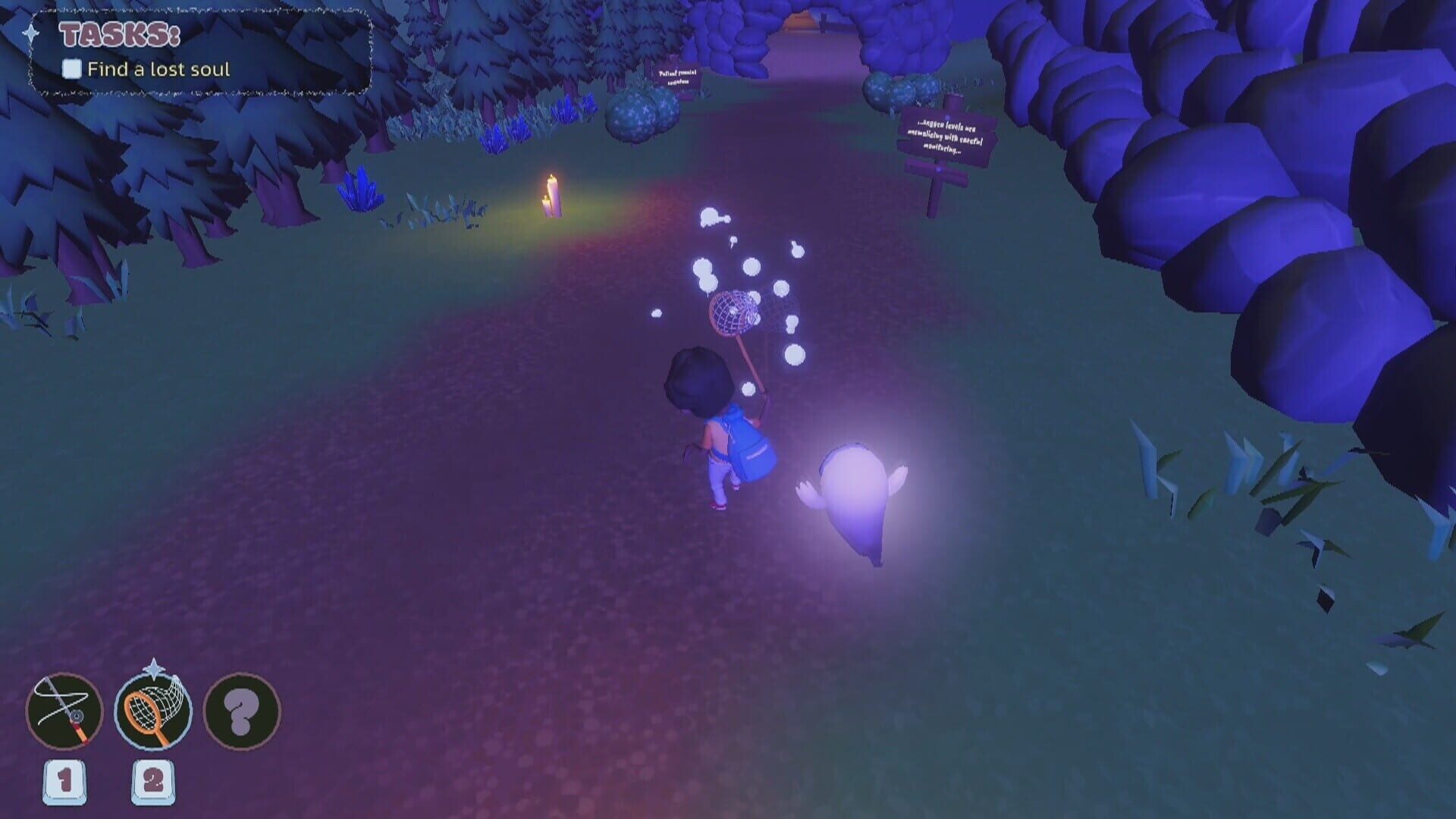The height and width of the screenshot is (819, 1456).
Task: Toggle the task completion box in the quest panel
Action: point(71,70)
